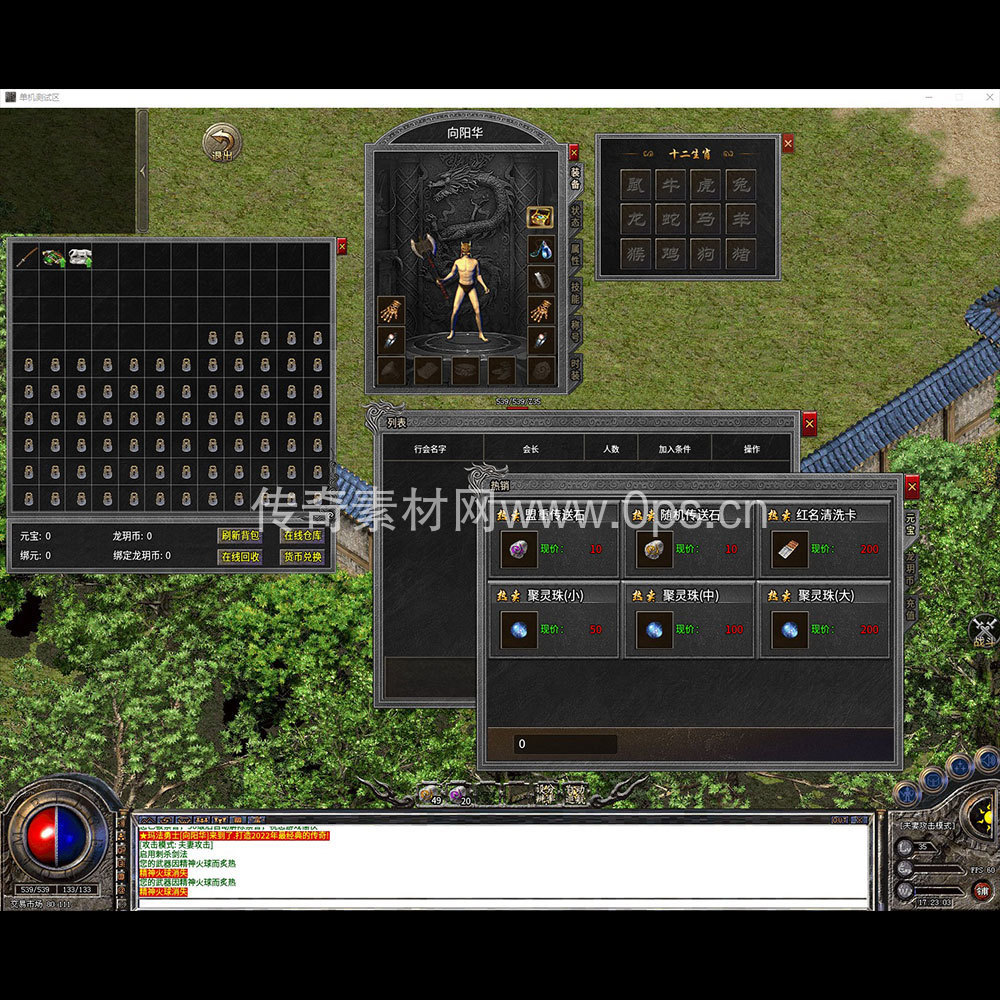This screenshot has width=1000, height=1000.
Task: Choose the 在线回收 online recycle button
Action: (239, 556)
